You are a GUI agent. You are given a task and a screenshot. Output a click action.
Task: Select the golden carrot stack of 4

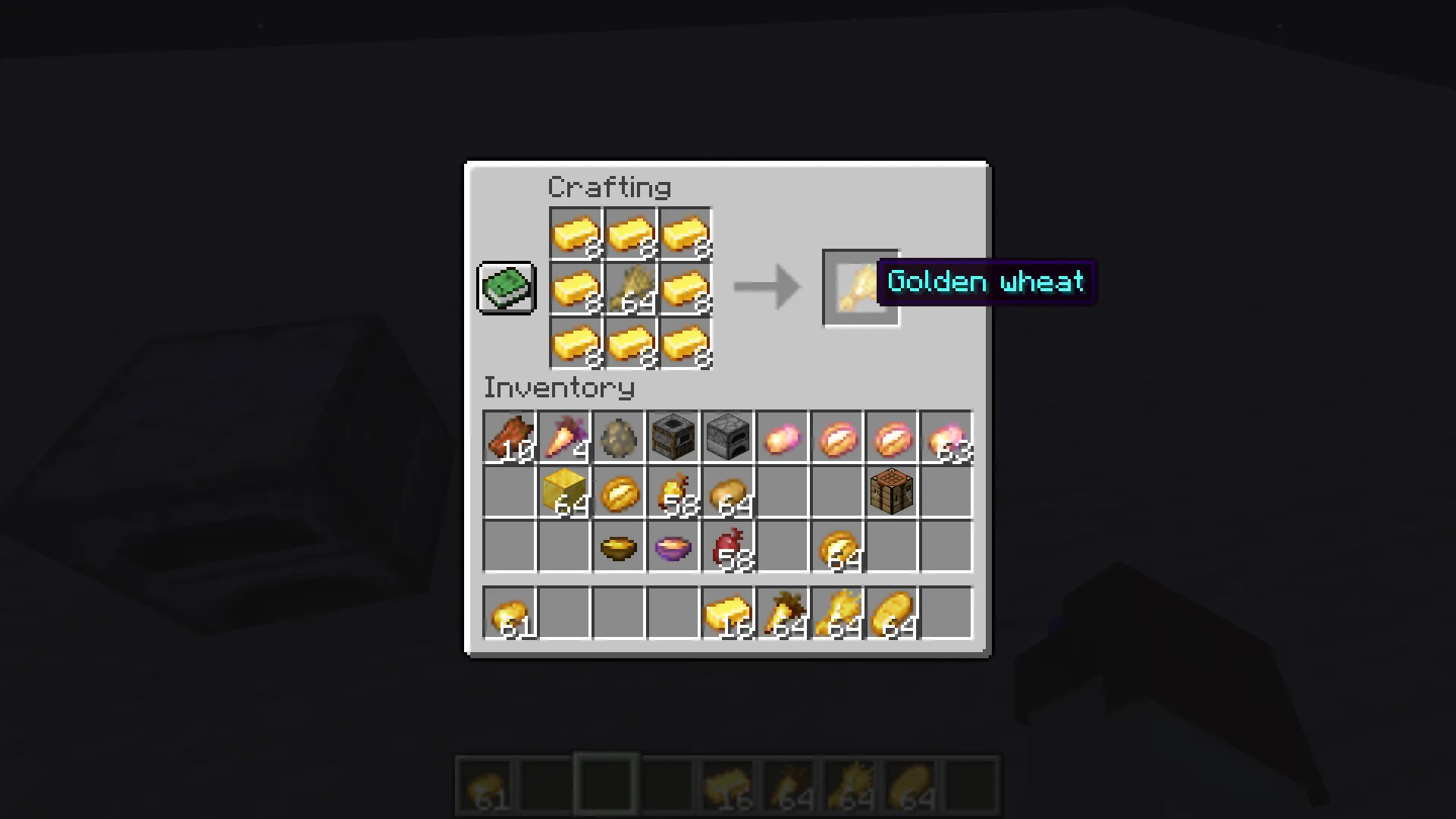tap(564, 438)
